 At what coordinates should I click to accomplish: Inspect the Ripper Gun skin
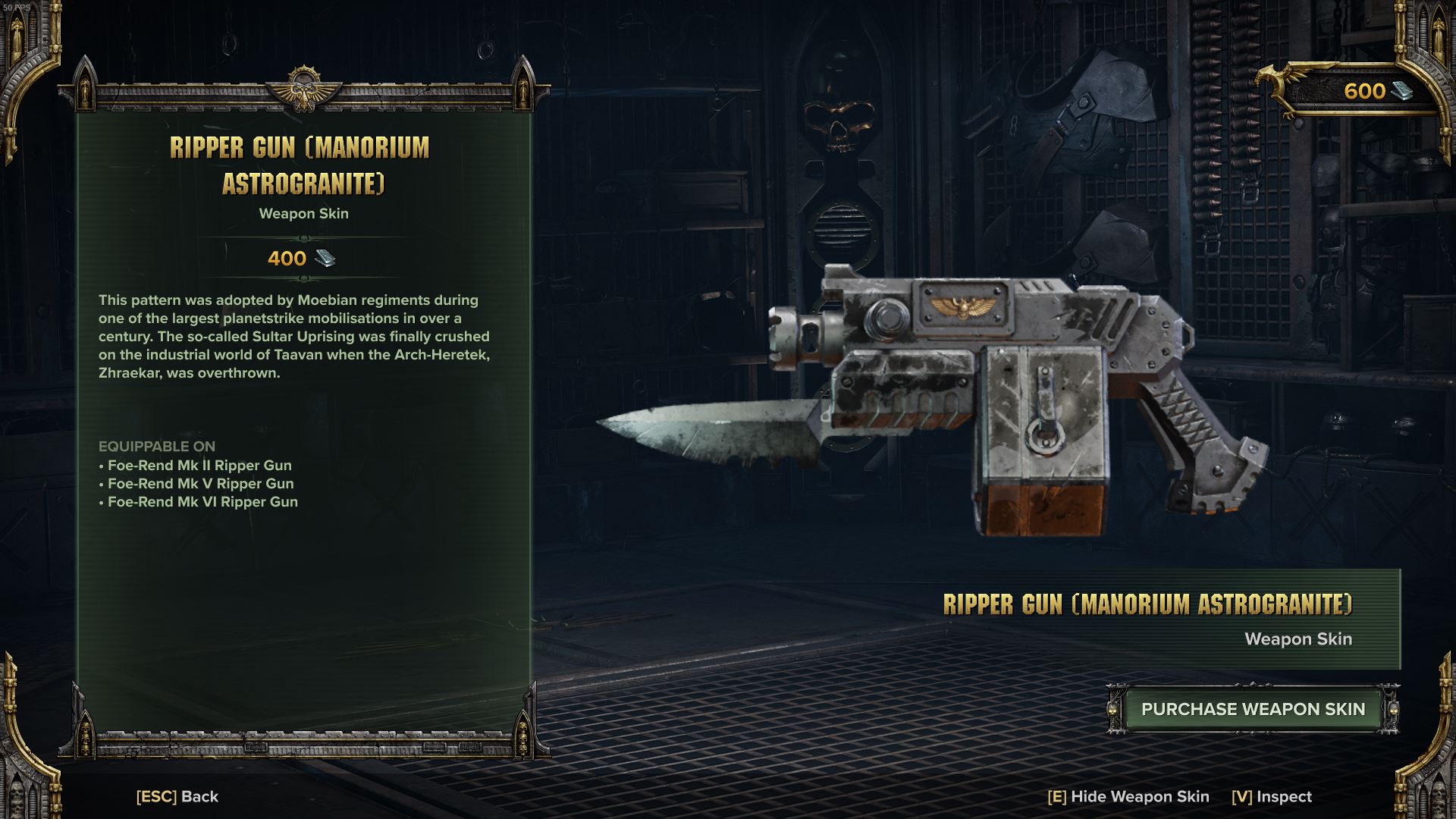point(1272,796)
